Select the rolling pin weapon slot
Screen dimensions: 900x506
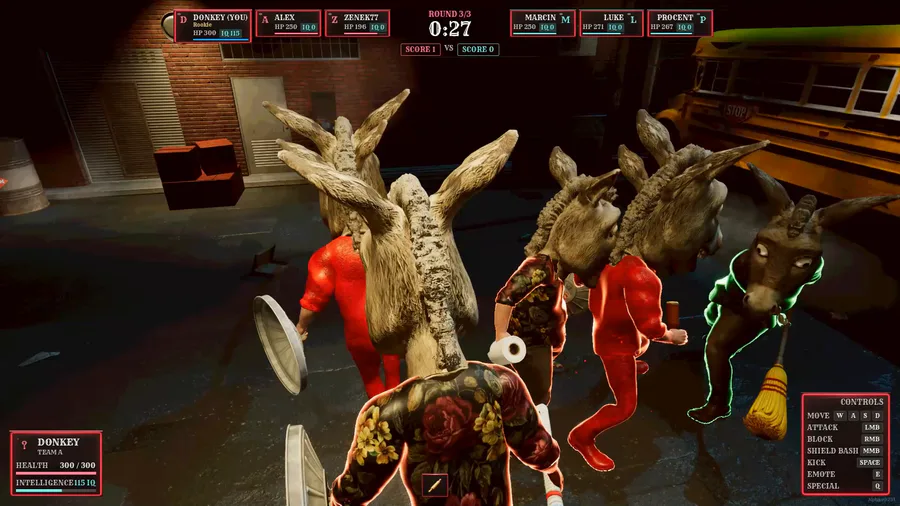pyautogui.click(x=434, y=485)
